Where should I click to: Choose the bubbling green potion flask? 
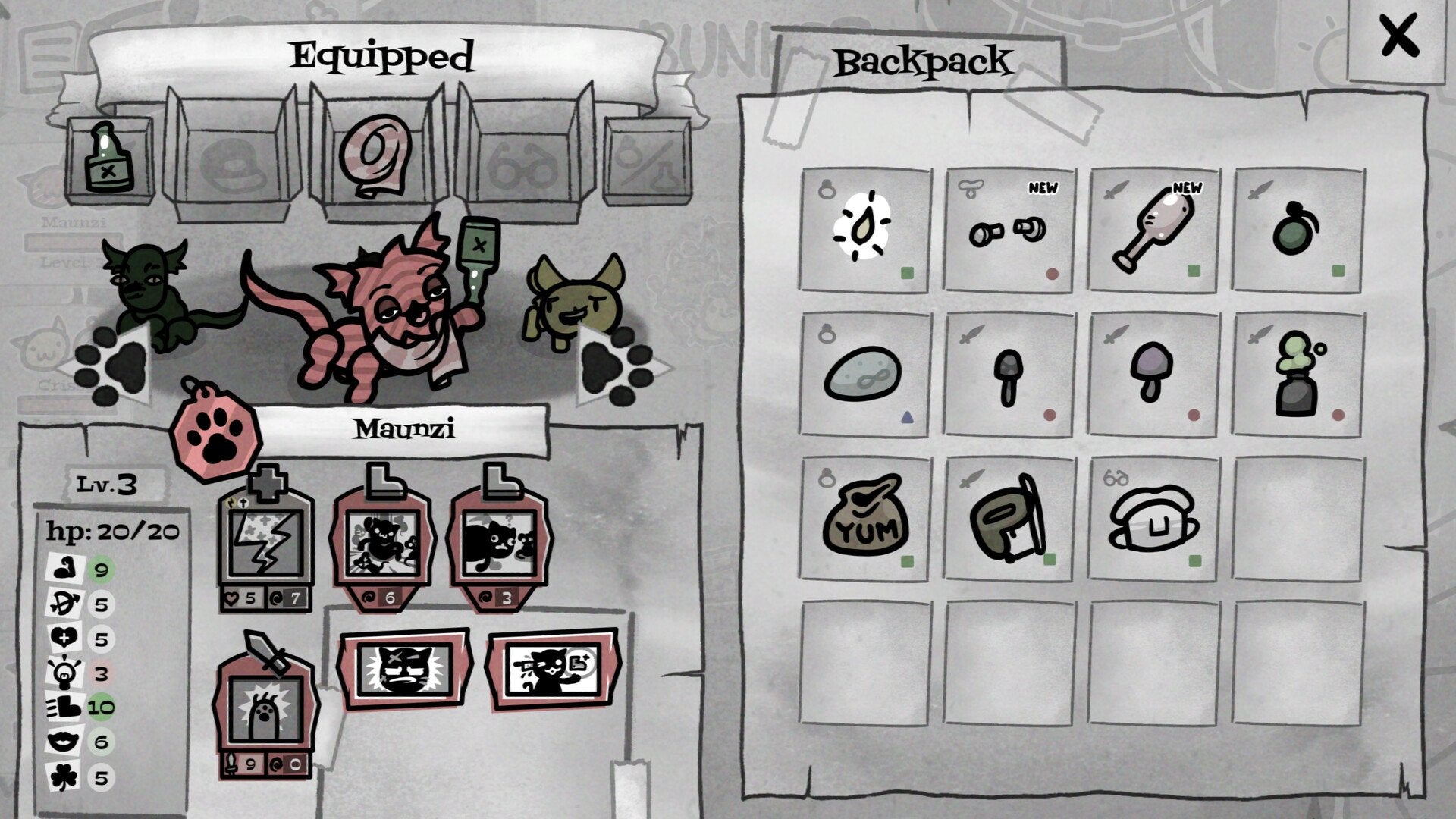[x=1296, y=374]
